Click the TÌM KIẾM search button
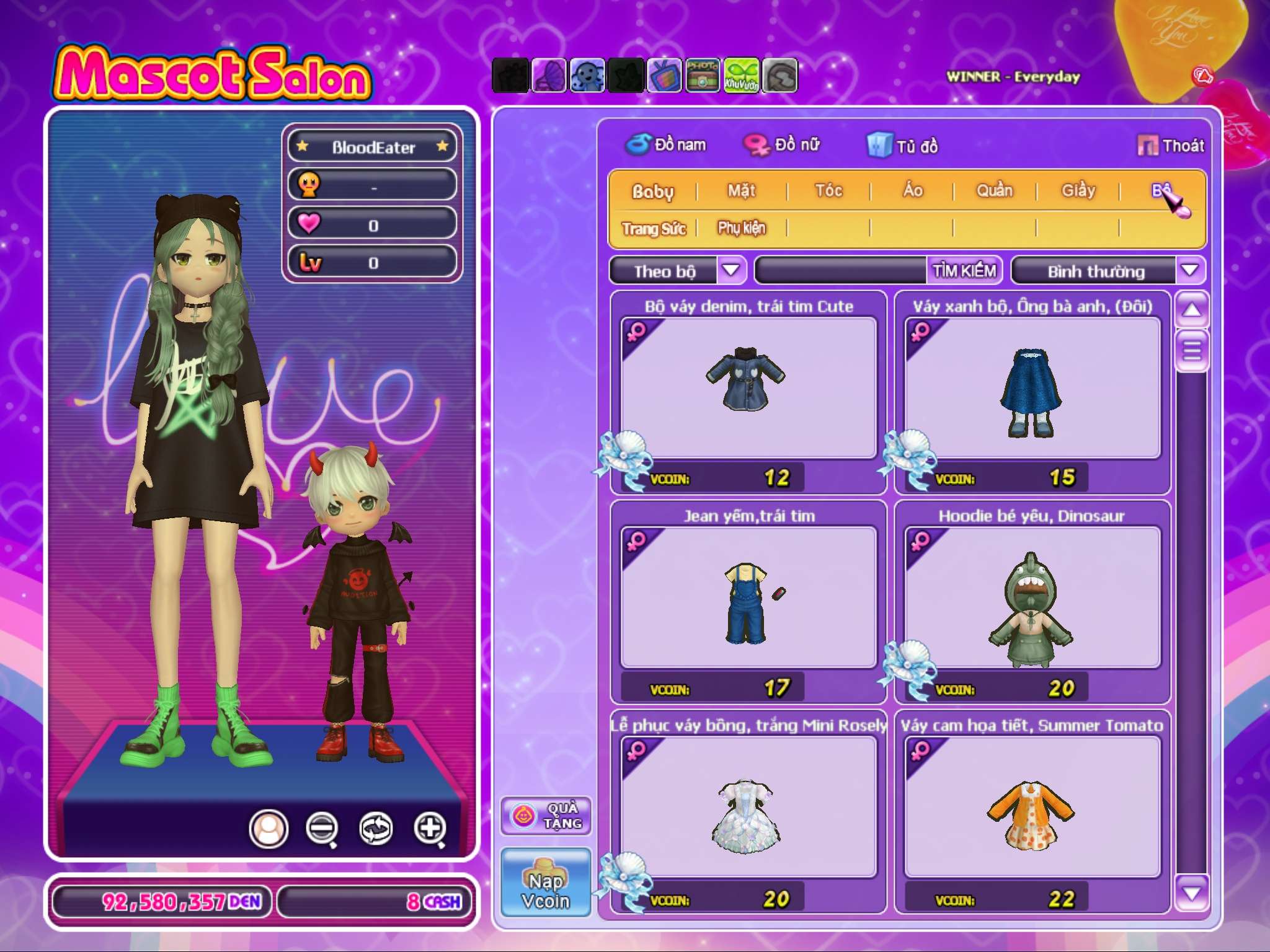The width and height of the screenshot is (1270, 952). (x=964, y=271)
